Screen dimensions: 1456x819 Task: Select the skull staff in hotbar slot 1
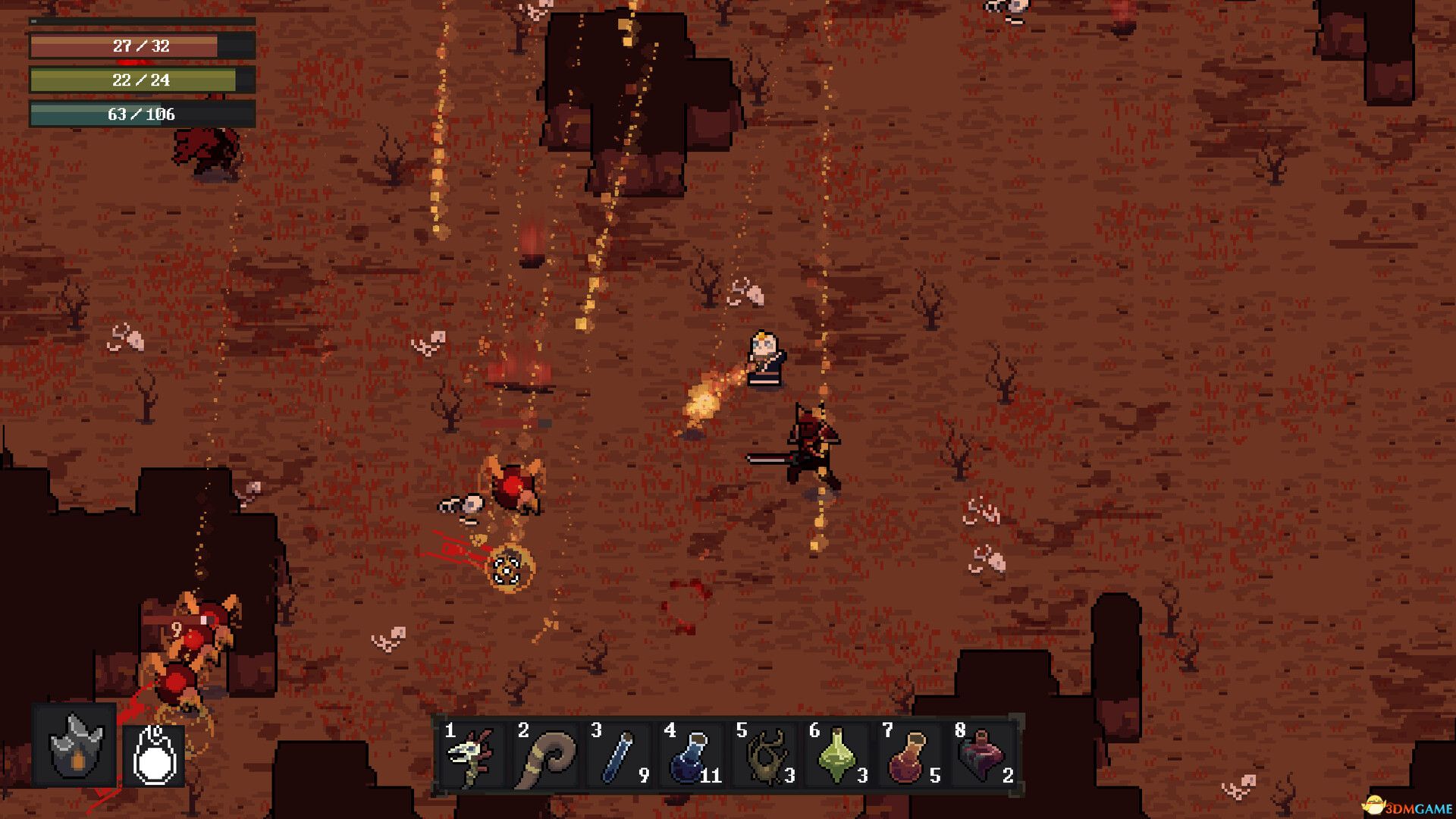coord(472,755)
